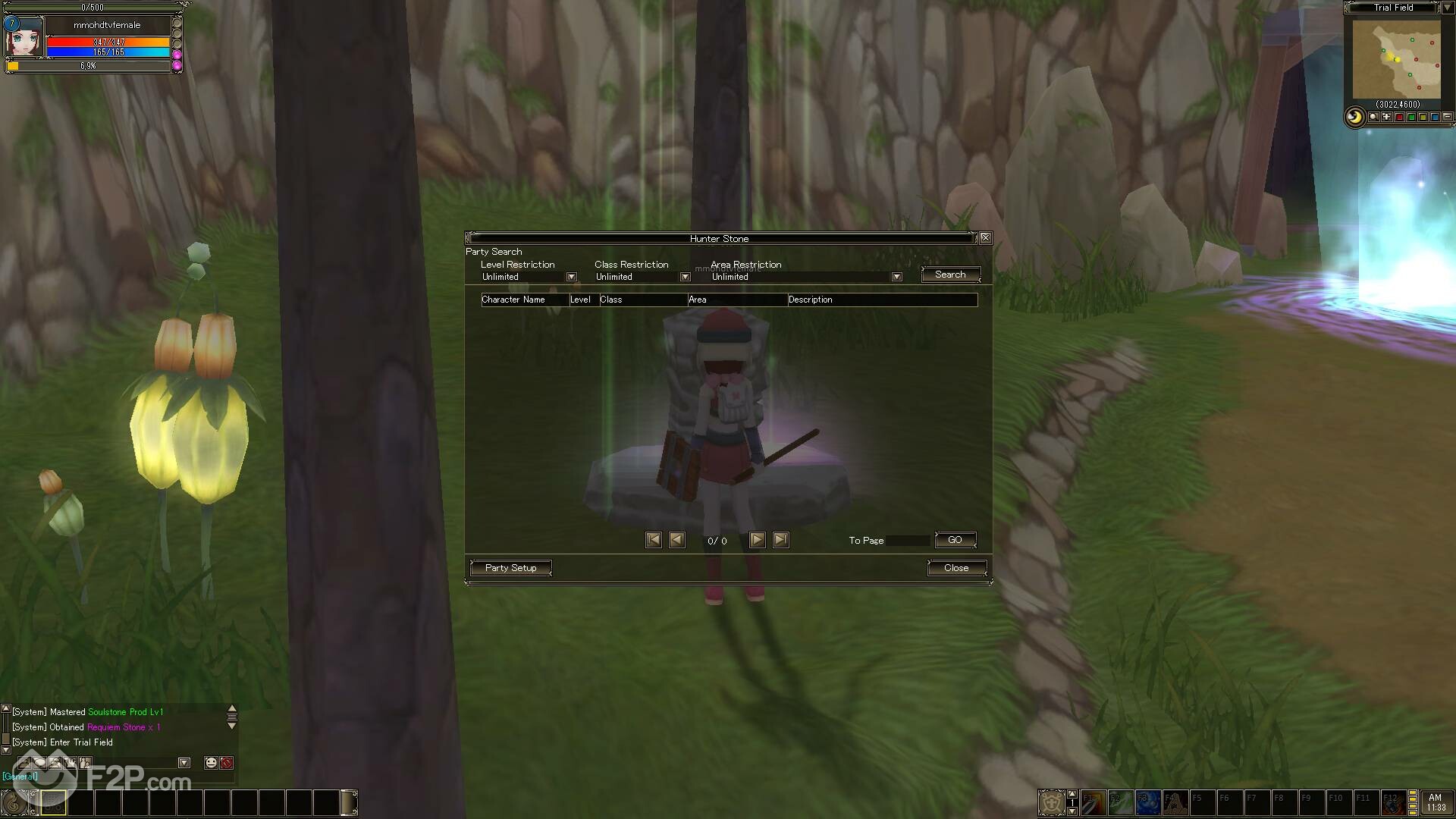Viewport: 1456px width, 819px height.
Task: Jump to the first results page
Action: [653, 540]
